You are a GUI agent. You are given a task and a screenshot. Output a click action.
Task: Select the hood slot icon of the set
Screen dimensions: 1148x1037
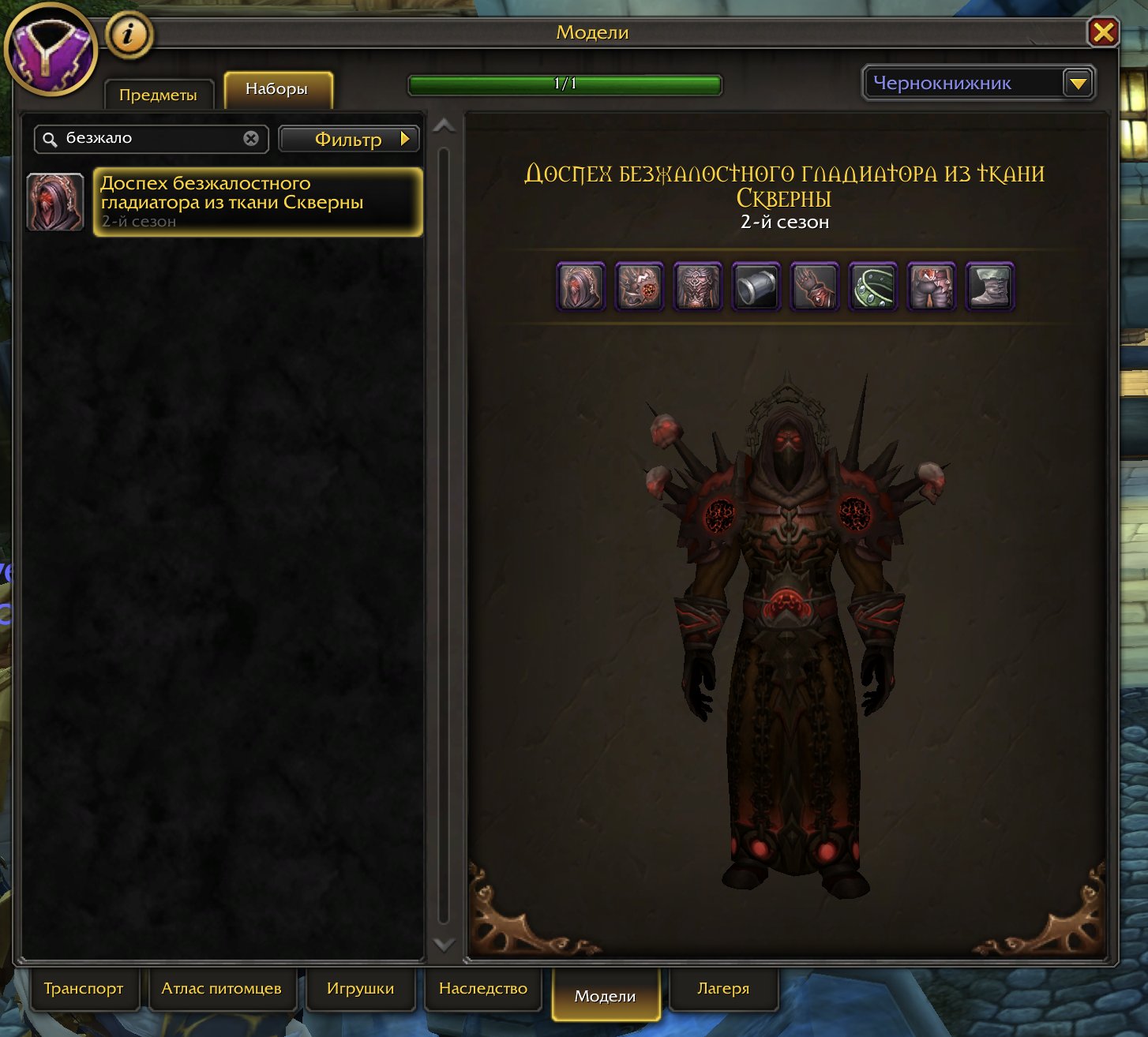point(581,286)
